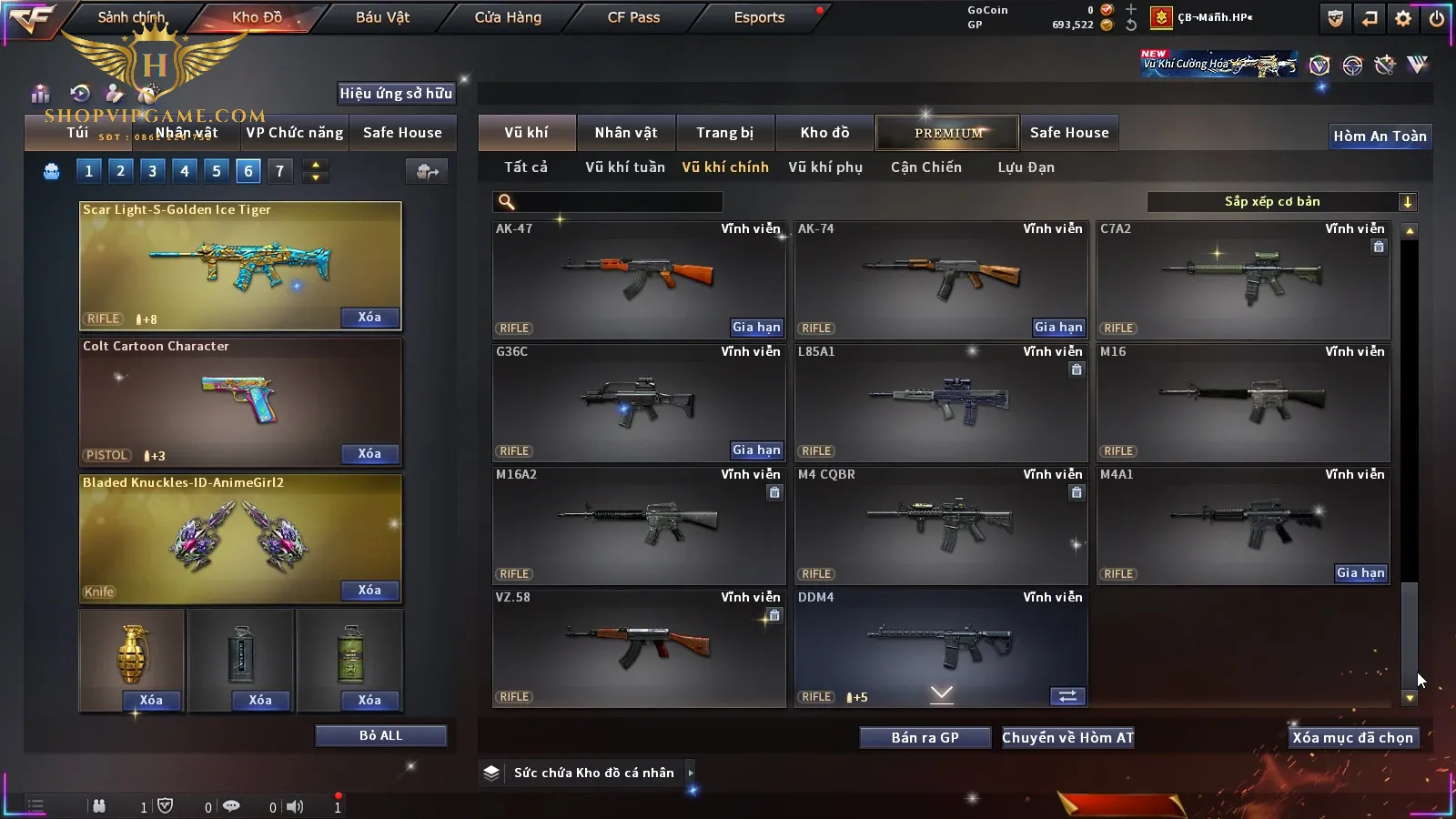Sell the item with Bán ra GP
The width and height of the screenshot is (1456, 819).
click(925, 738)
